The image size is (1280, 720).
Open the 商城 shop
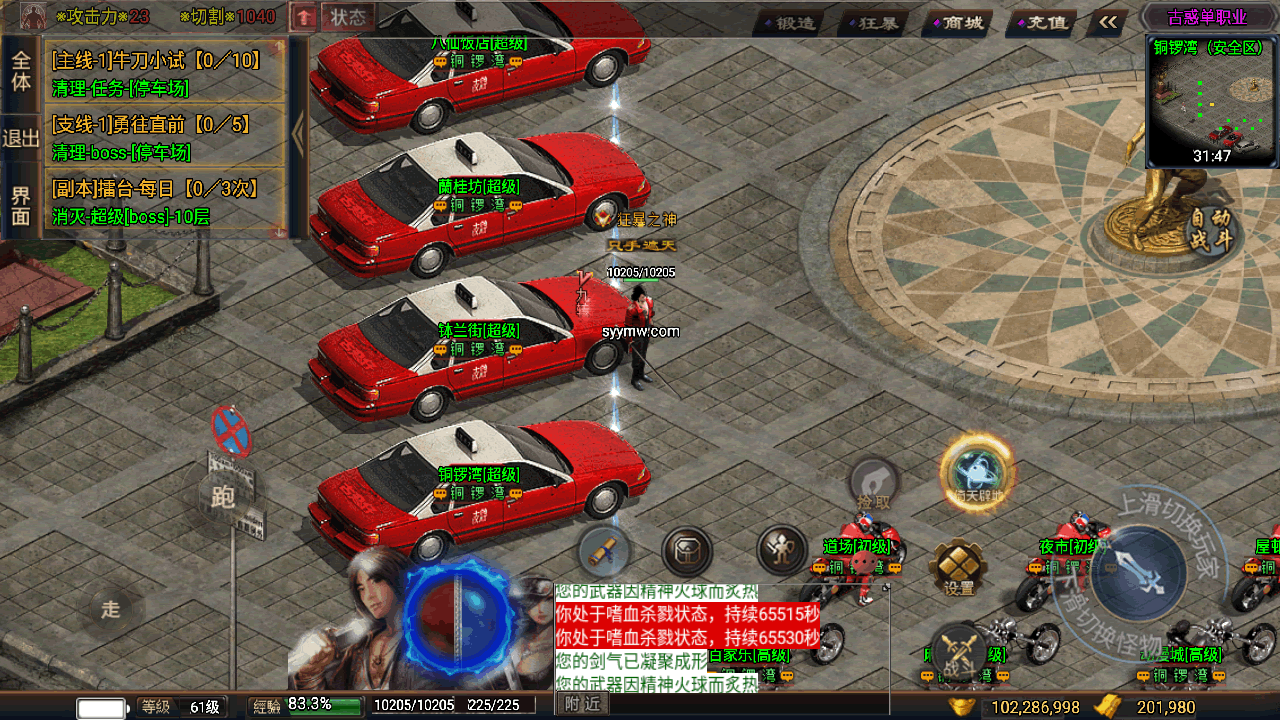click(956, 22)
